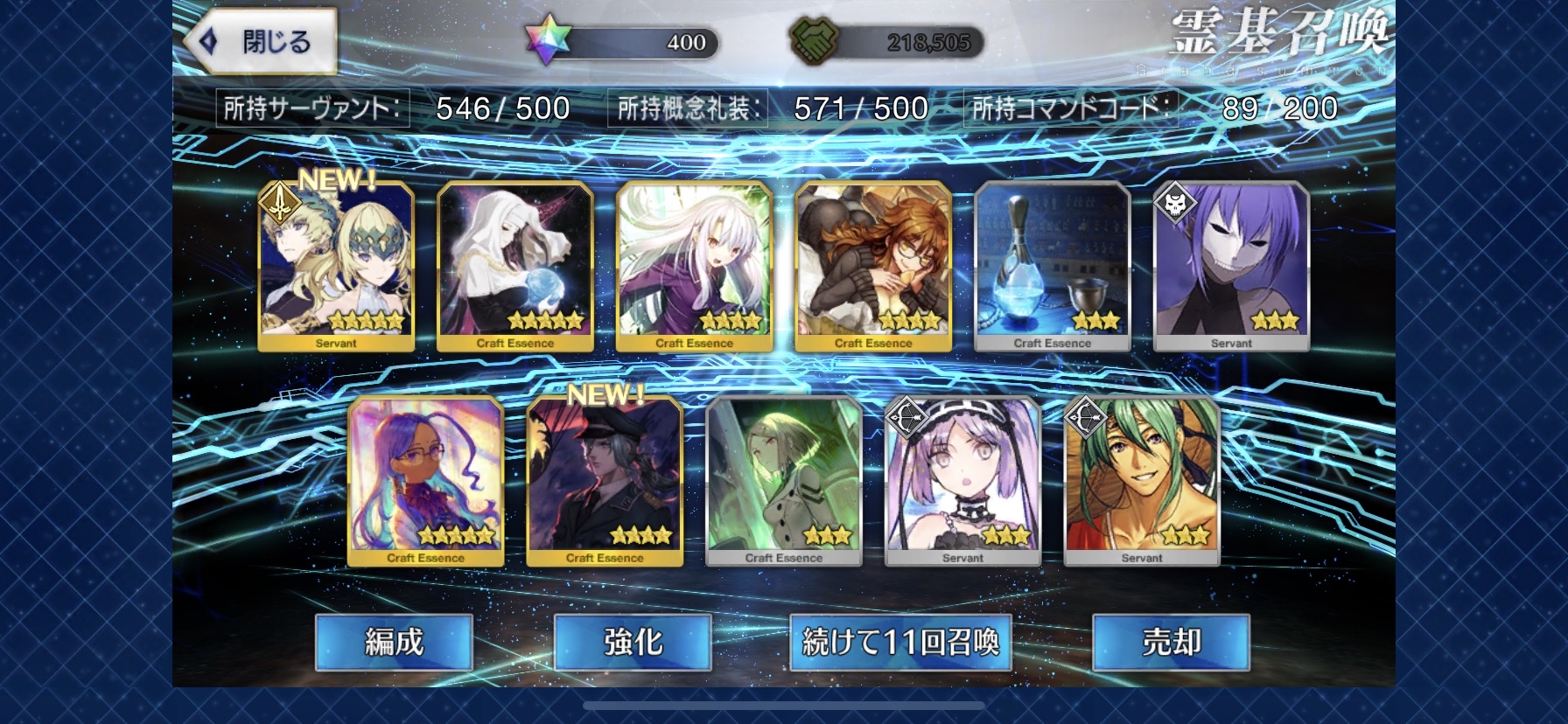Screen dimensions: 1568x724
Task: Tap the Friend Points handshake icon
Action: coord(815,41)
